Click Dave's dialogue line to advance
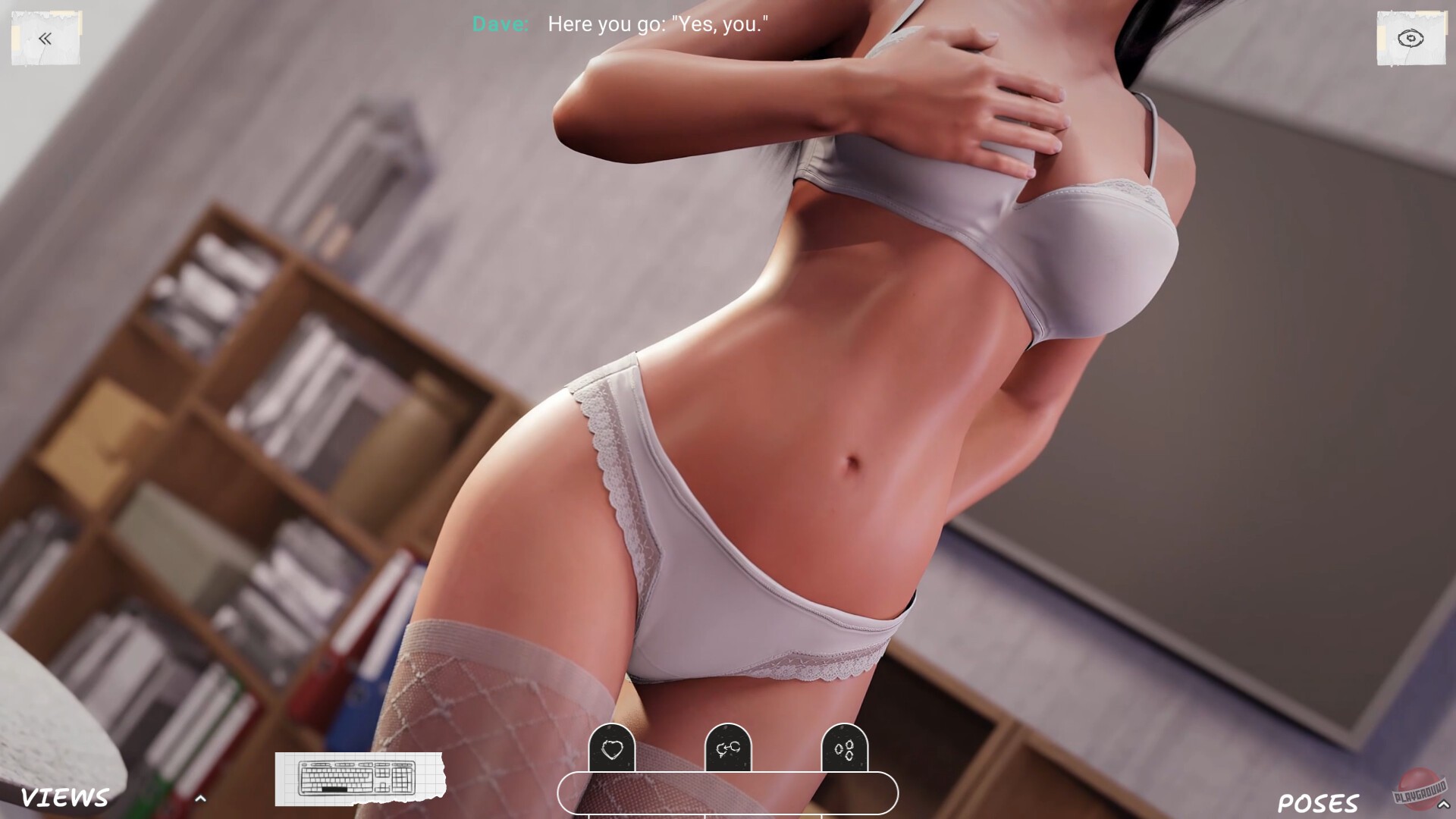This screenshot has width=1456, height=819. click(657, 24)
